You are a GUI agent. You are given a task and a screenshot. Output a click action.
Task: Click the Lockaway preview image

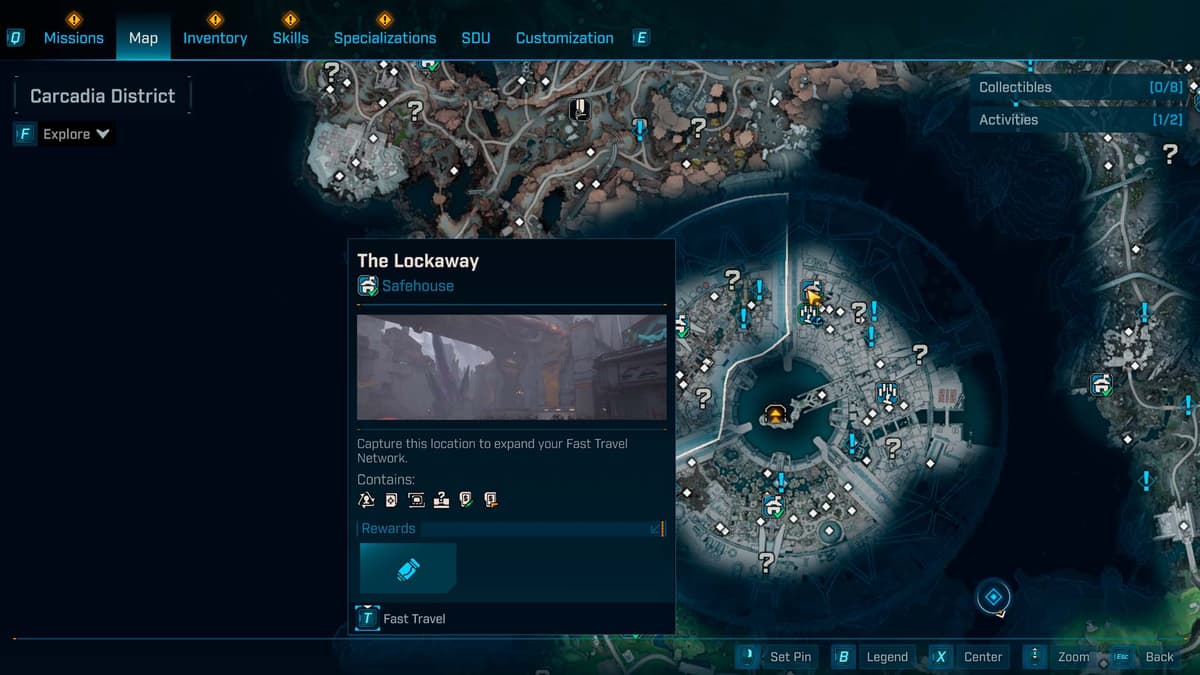point(511,367)
